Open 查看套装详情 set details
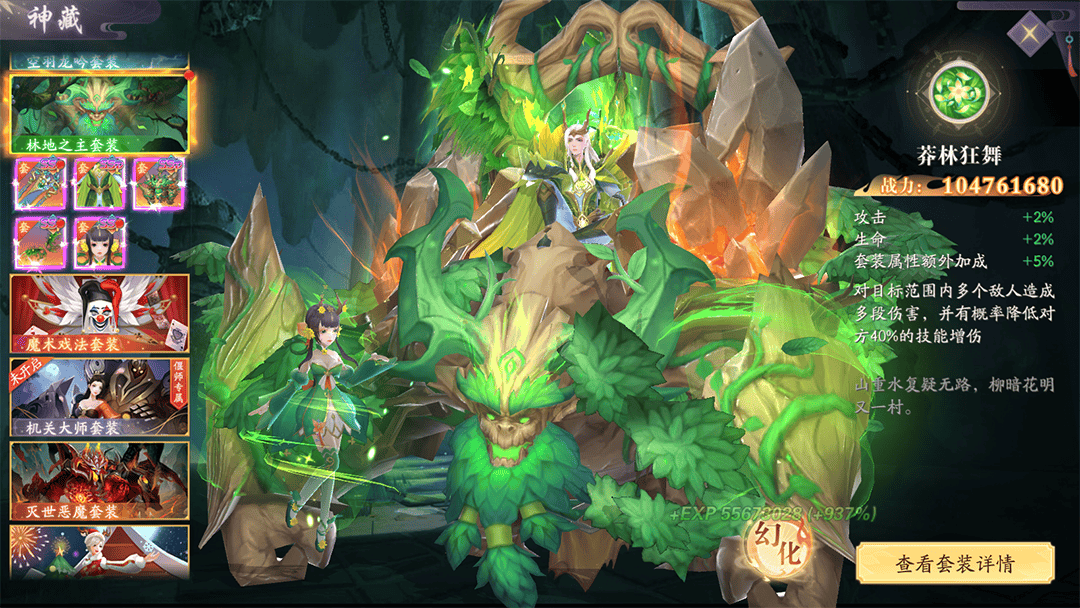Screen dimensions: 1080x608 (954, 563)
